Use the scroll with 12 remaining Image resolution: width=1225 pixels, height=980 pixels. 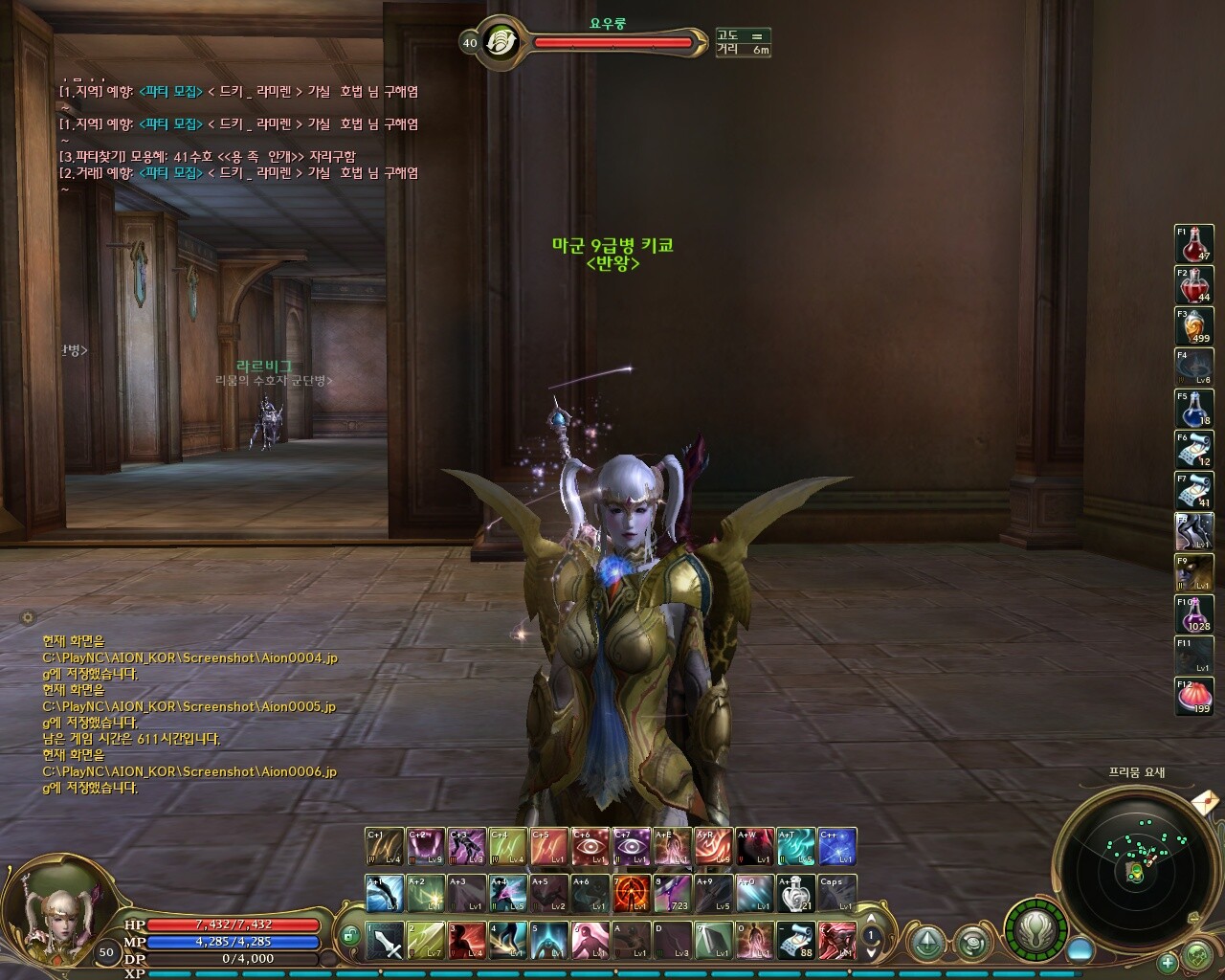click(x=1193, y=450)
